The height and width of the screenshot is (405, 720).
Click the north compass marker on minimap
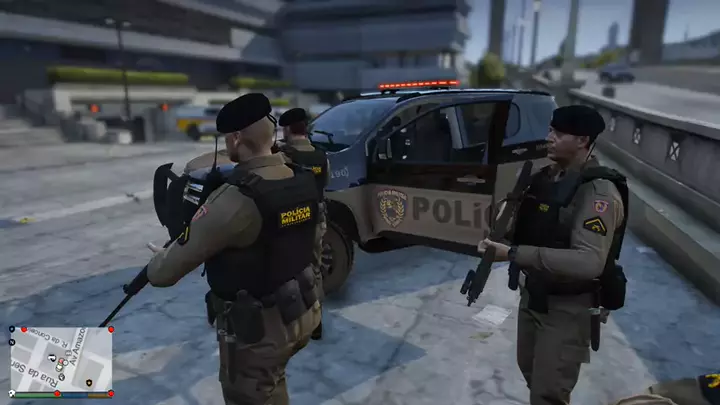pos(12,342)
